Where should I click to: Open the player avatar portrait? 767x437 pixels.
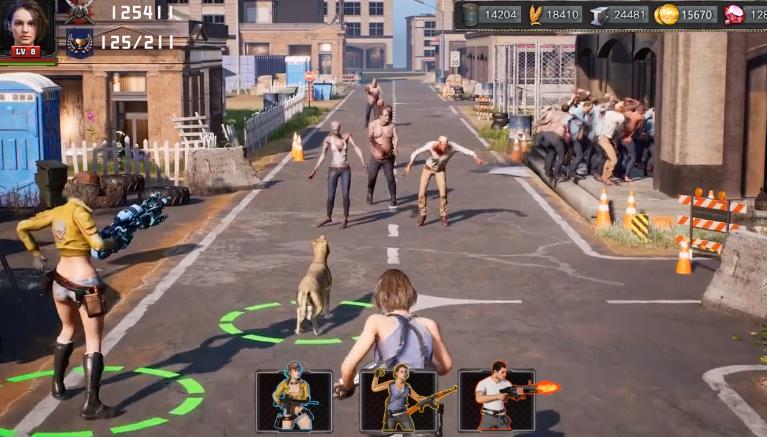[x=27, y=27]
